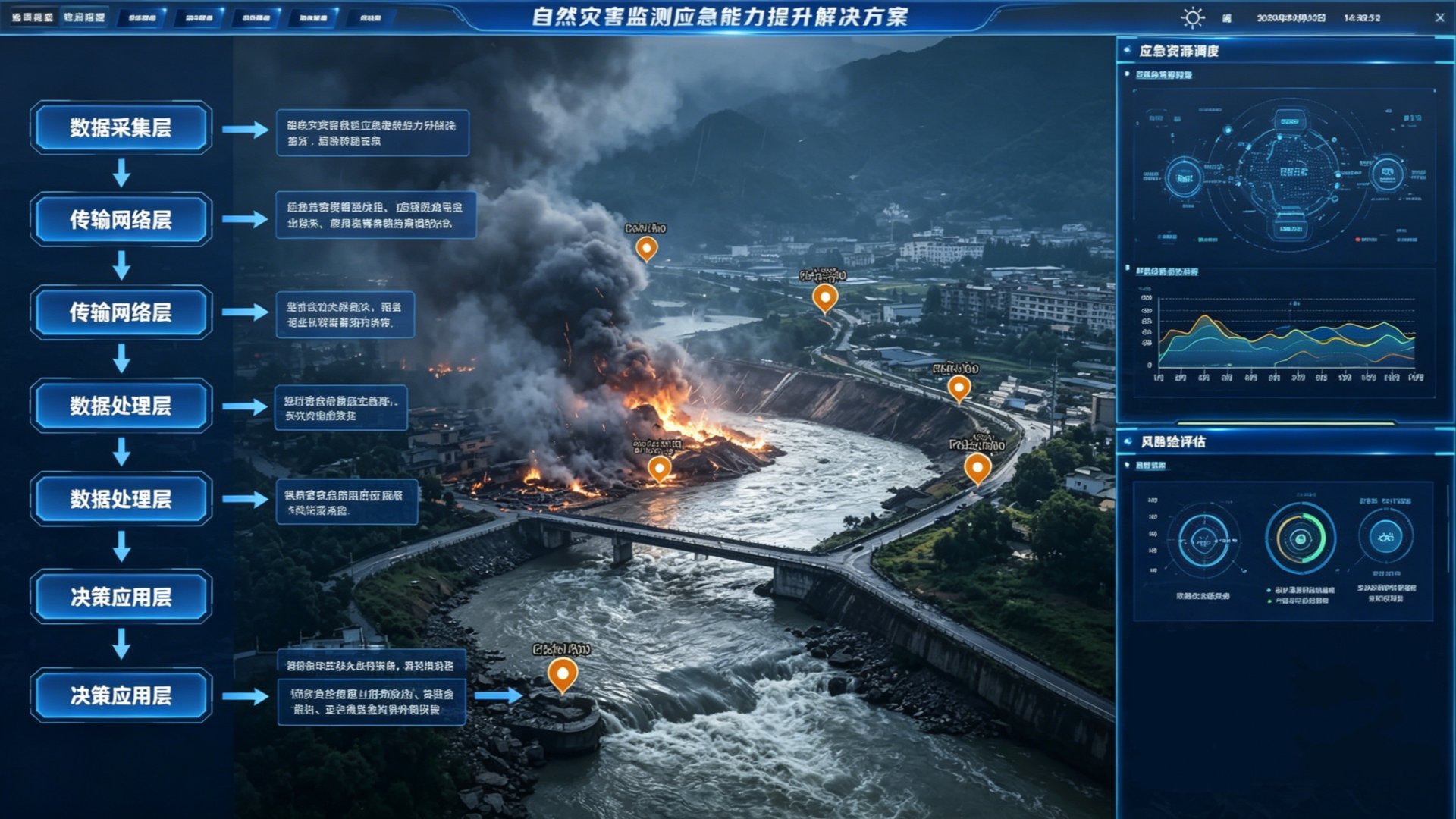Image resolution: width=1456 pixels, height=819 pixels.
Task: Open the 应急资源调度 panel header
Action: click(1179, 51)
